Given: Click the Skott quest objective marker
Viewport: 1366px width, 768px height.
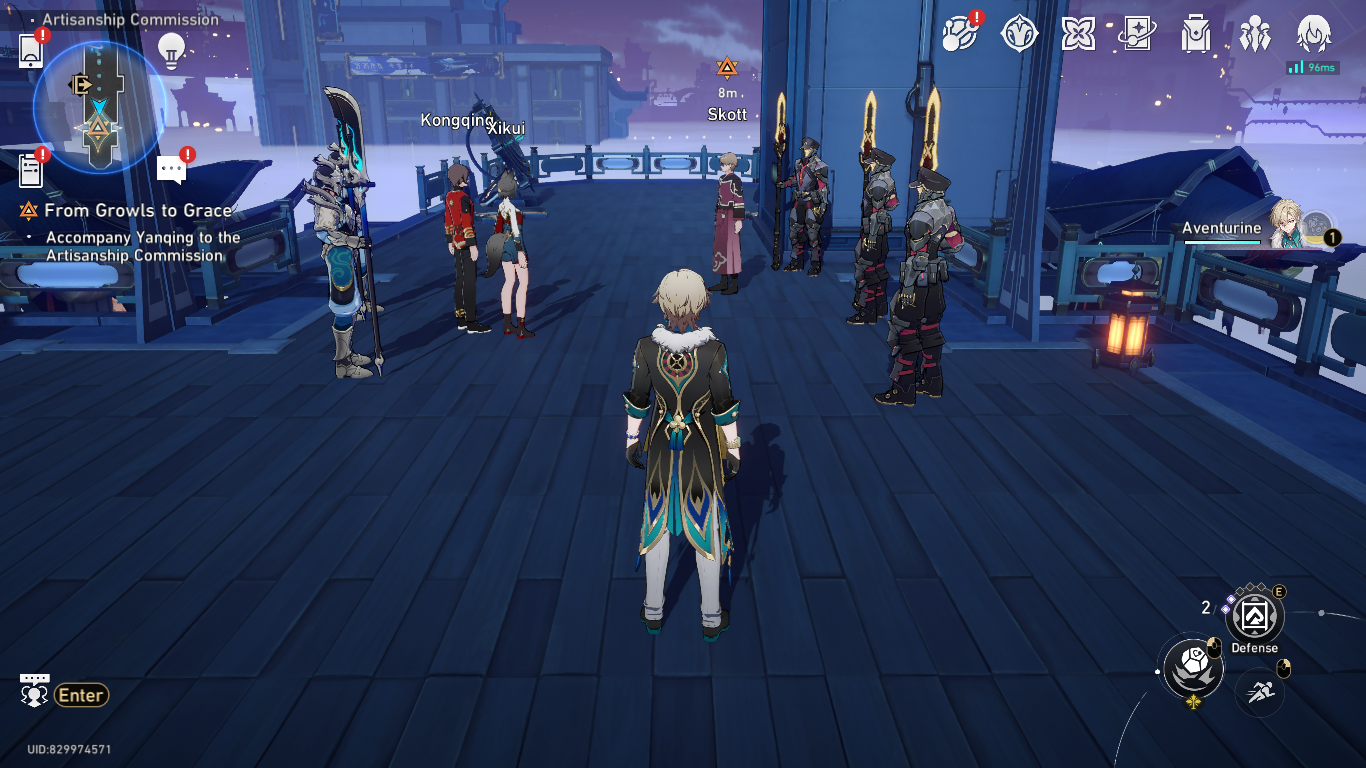Looking at the screenshot, I should point(727,68).
